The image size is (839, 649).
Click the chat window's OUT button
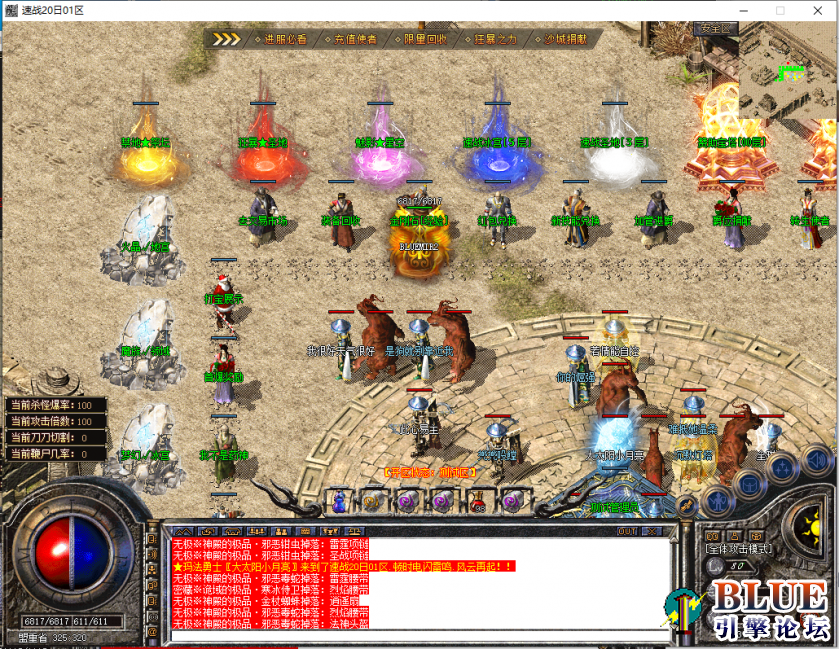coord(627,531)
